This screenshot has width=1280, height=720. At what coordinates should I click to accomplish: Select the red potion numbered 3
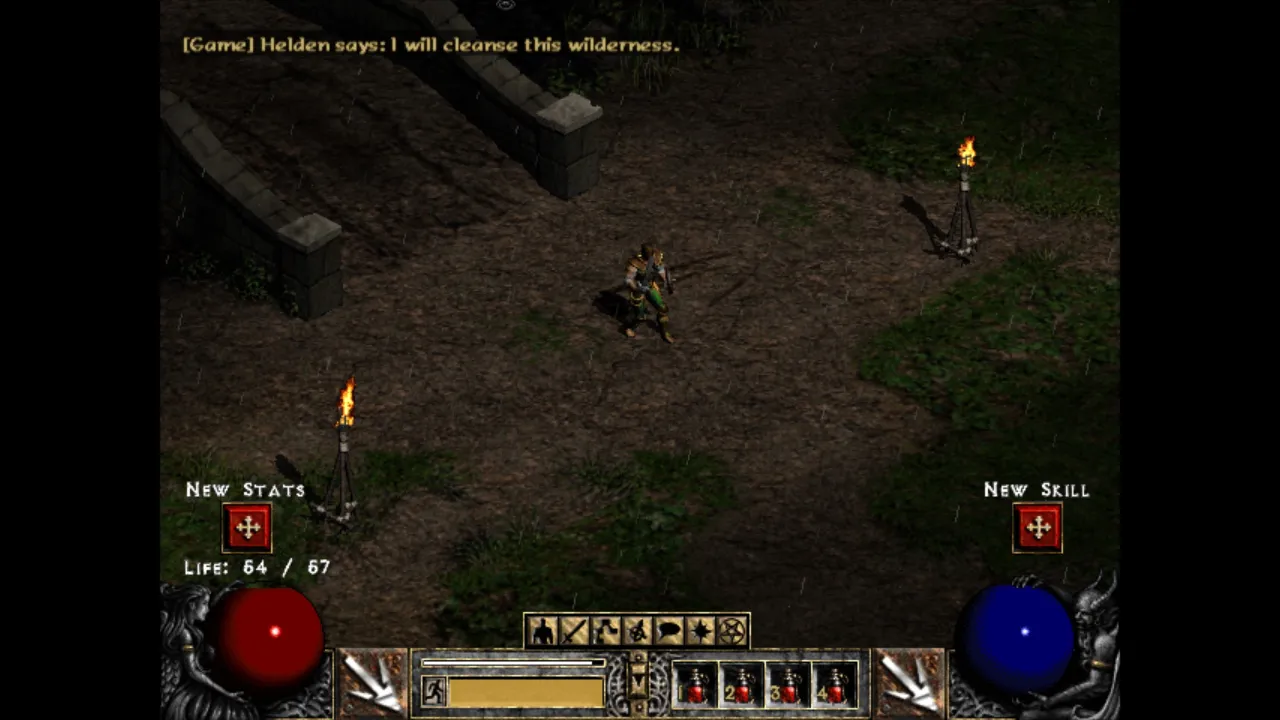point(789,685)
